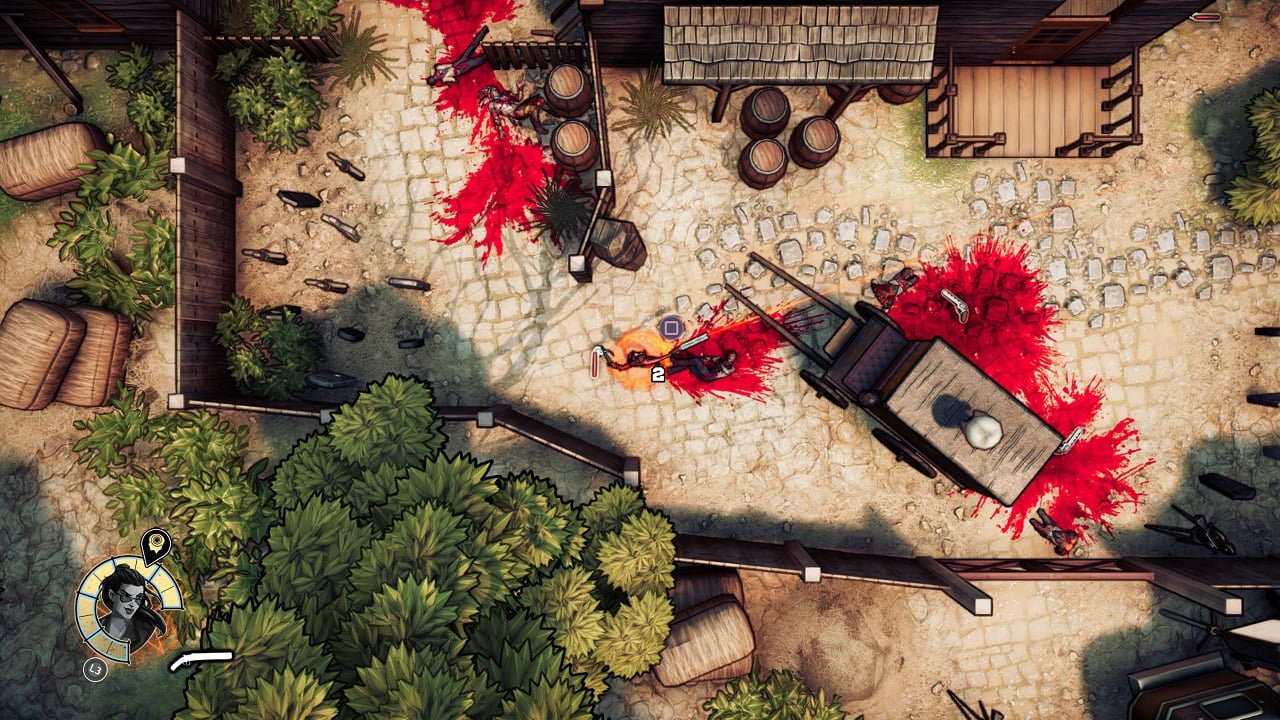Click the equipped shotgun weapon icon

pos(201,660)
